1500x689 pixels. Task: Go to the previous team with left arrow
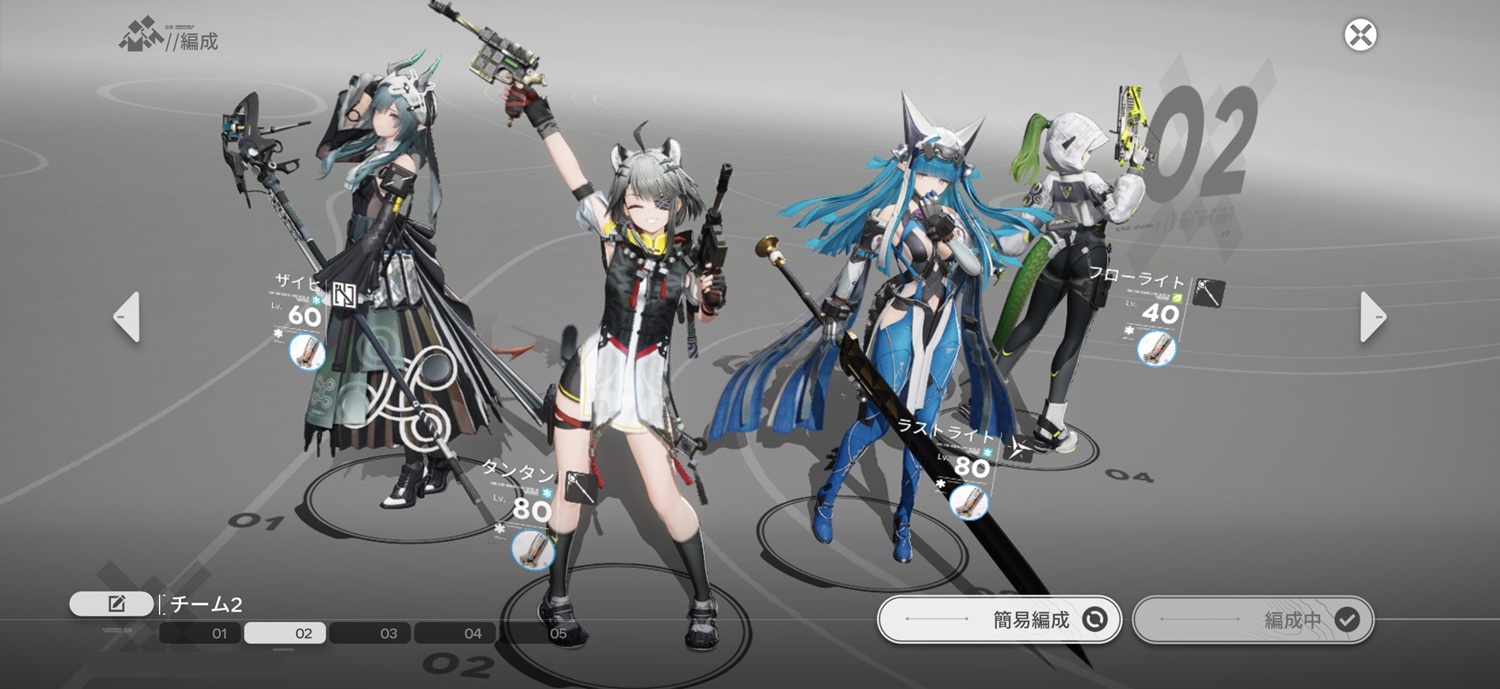[127, 317]
